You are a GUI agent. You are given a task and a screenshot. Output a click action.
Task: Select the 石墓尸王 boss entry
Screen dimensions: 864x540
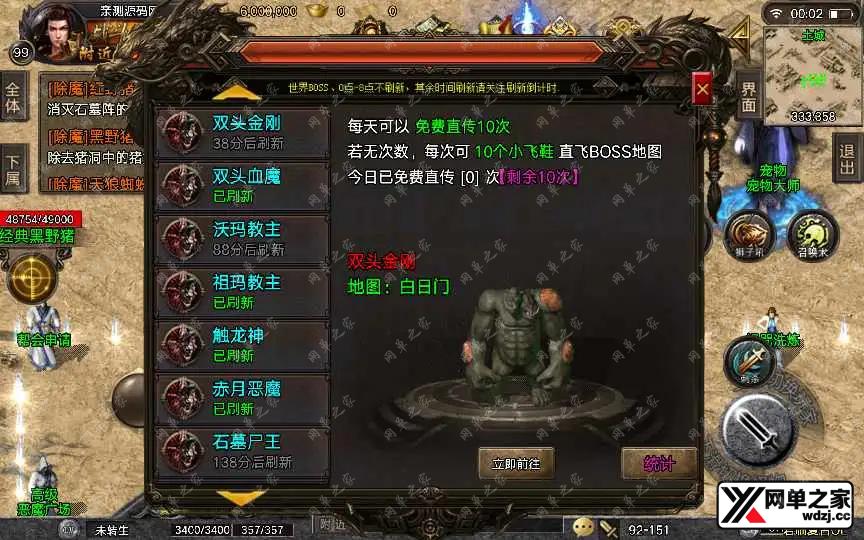(x=242, y=451)
